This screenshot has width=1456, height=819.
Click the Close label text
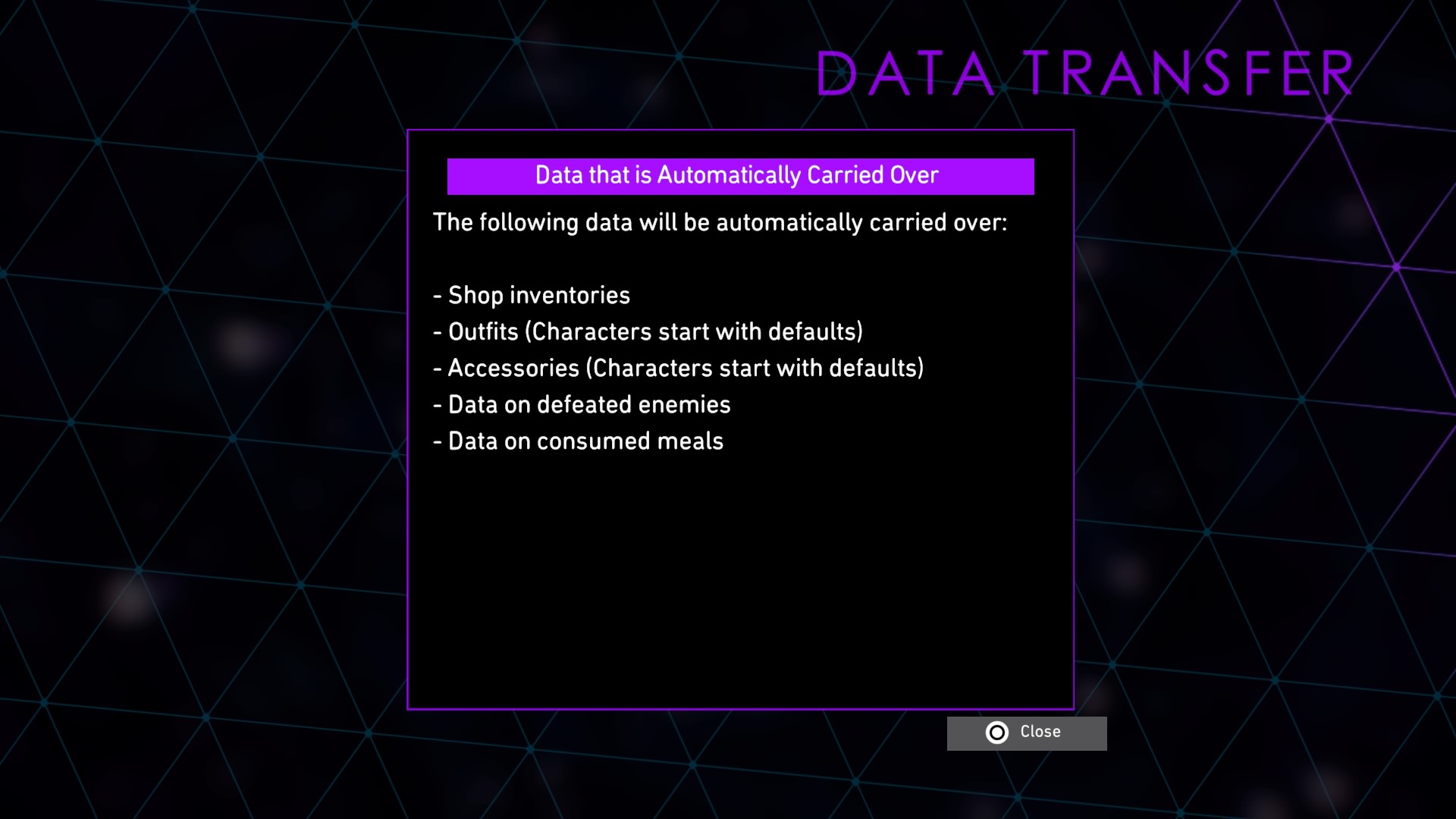[1040, 732]
